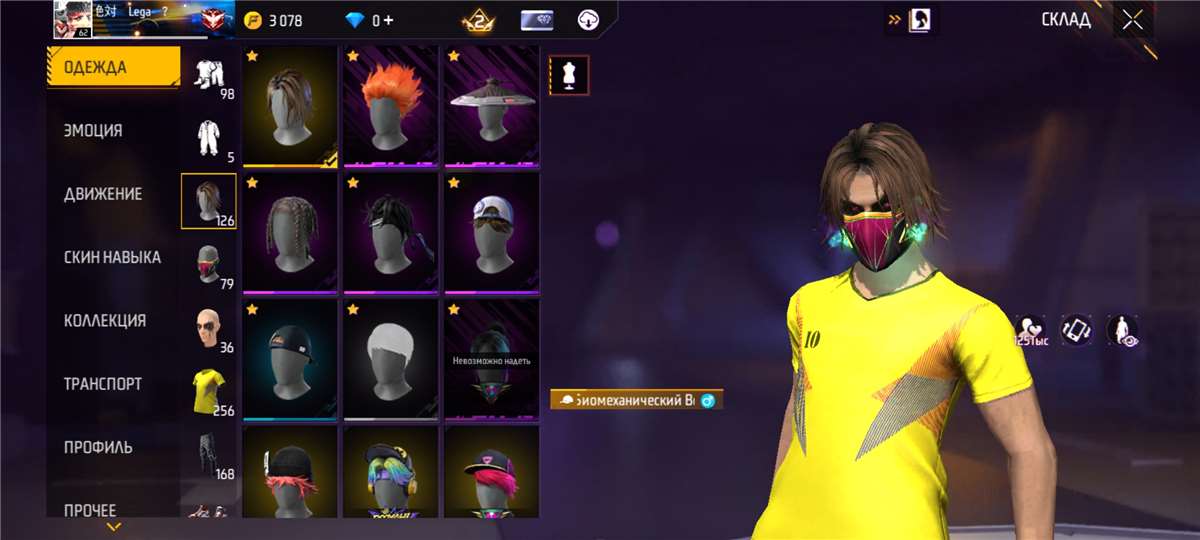
Task: Open the Движение category
Action: click(103, 194)
